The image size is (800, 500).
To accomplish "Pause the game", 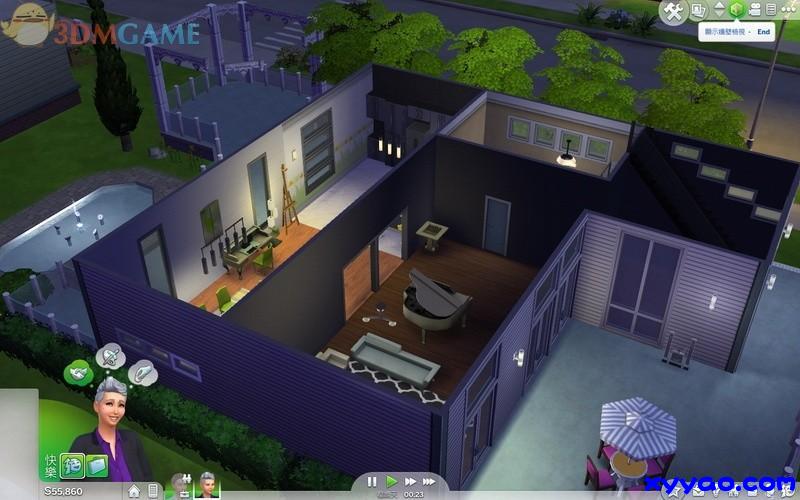I will pyautogui.click(x=372, y=482).
